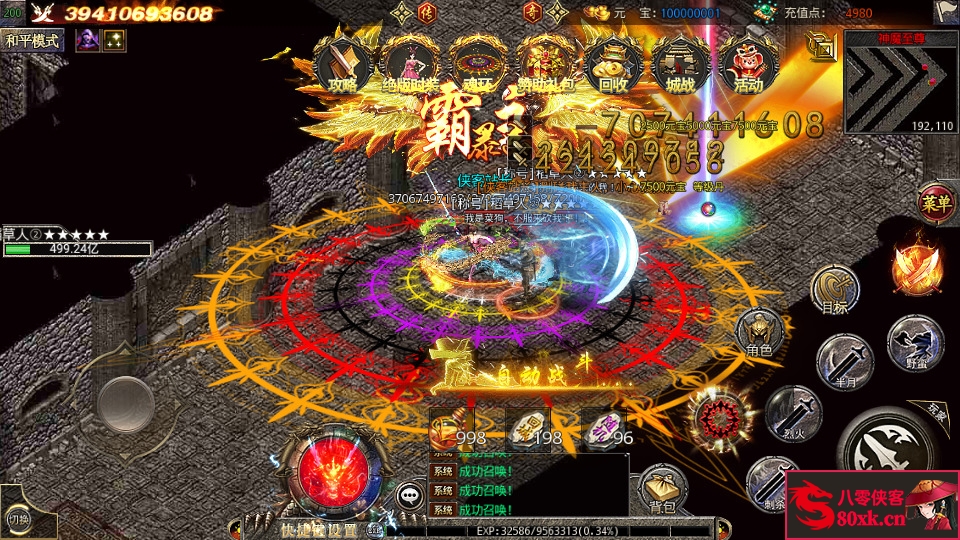Open the 魂环 soul ring menu
The height and width of the screenshot is (540, 960).
477,63
